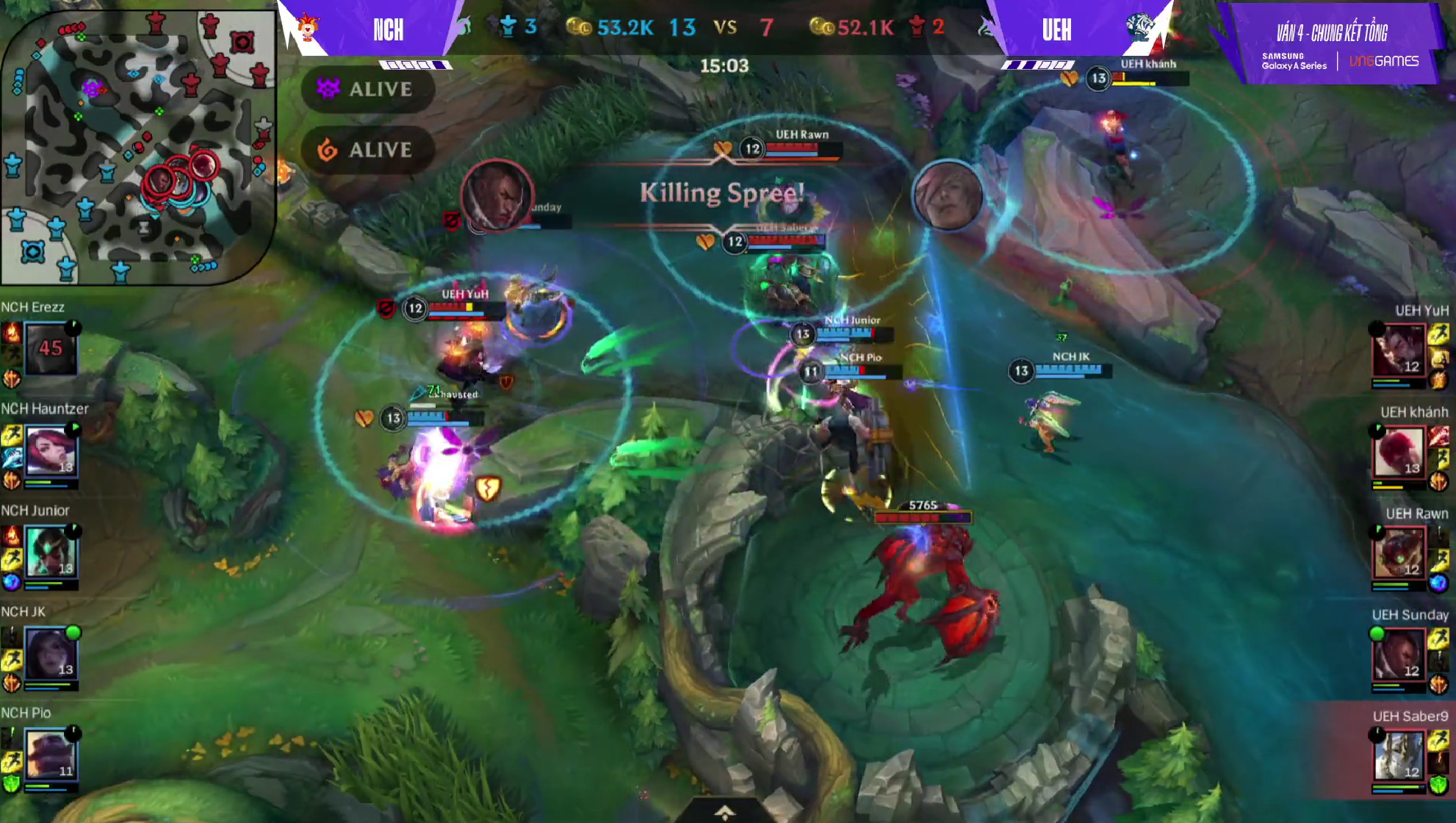This screenshot has width=1456, height=823.
Task: Focus on NCH JK's champion portrait
Action: coord(51,653)
